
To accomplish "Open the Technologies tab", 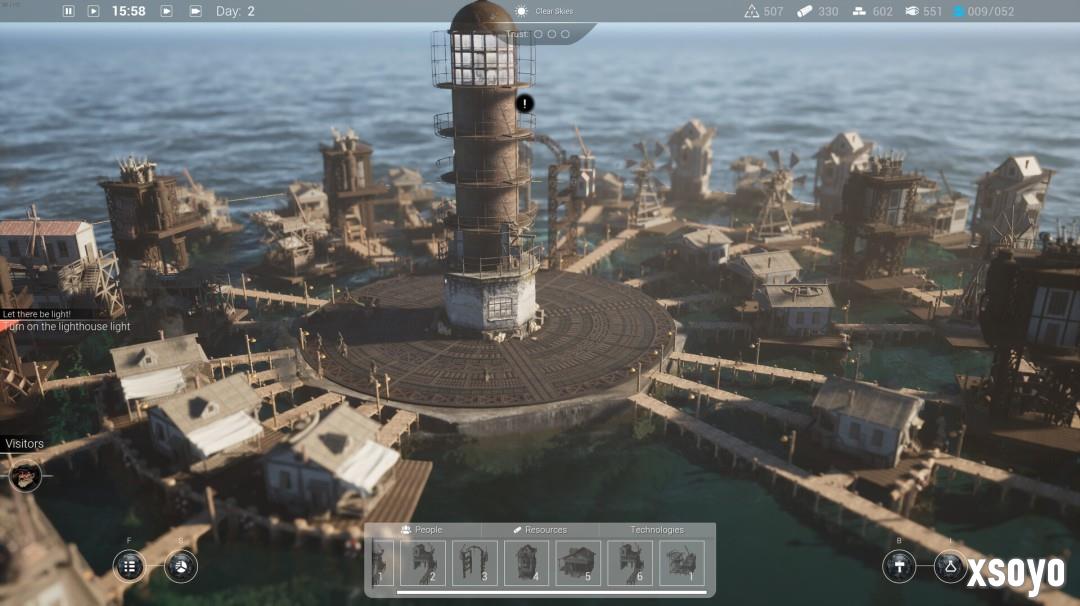I will tap(657, 530).
